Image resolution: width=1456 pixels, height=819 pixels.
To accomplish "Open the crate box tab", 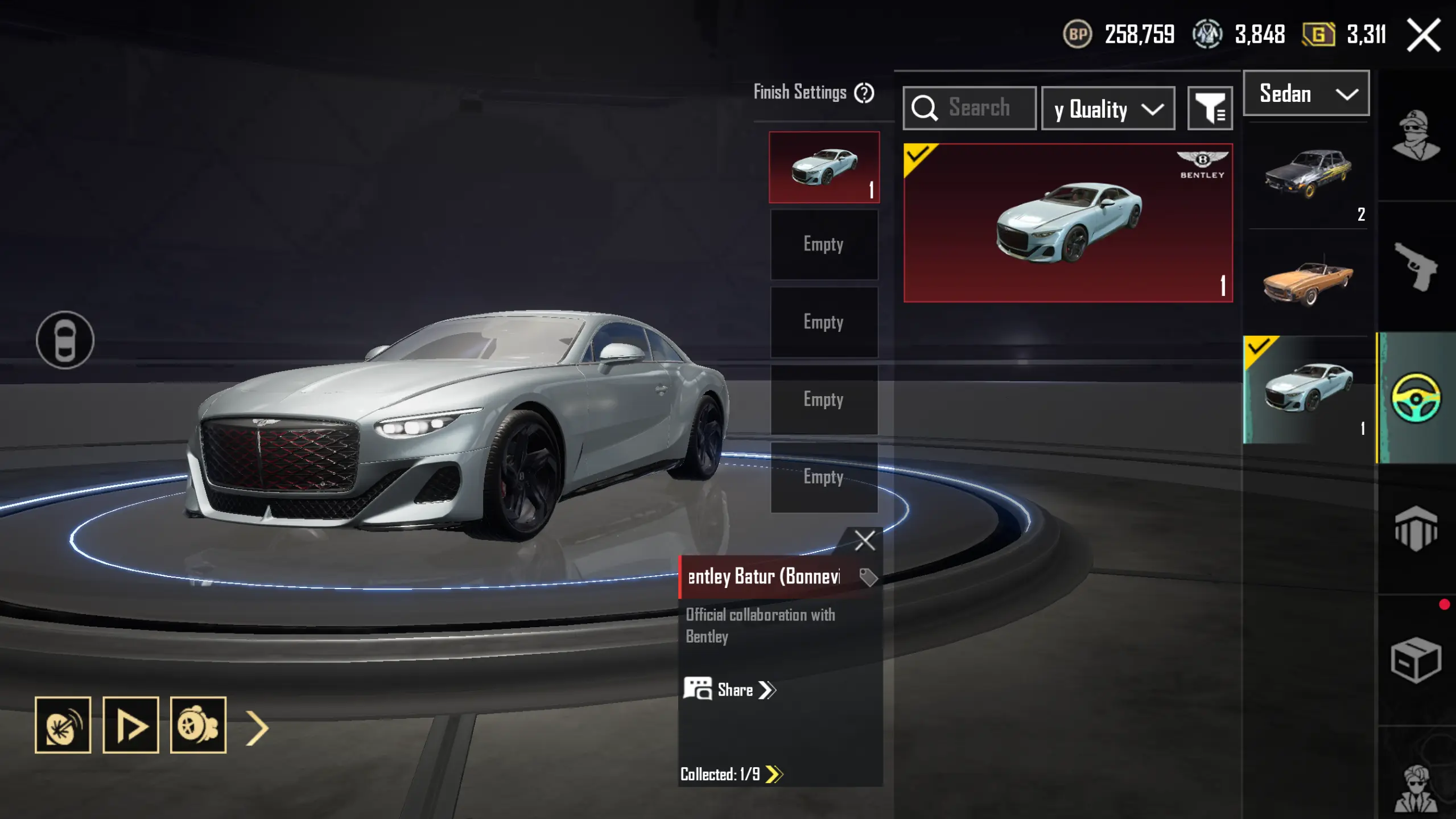I will coord(1416,660).
